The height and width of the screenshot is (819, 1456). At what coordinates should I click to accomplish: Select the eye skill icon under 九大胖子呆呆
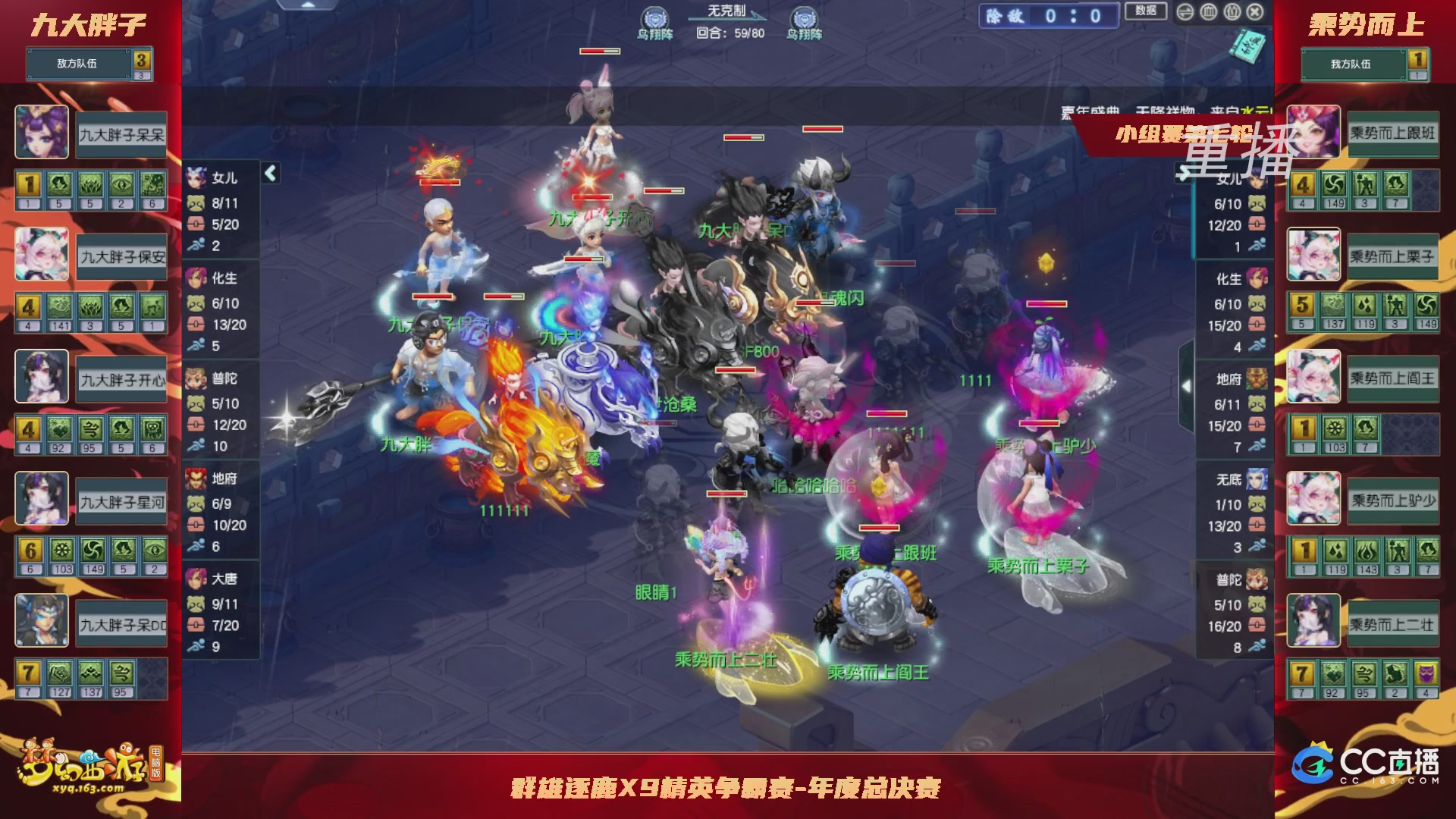121,185
